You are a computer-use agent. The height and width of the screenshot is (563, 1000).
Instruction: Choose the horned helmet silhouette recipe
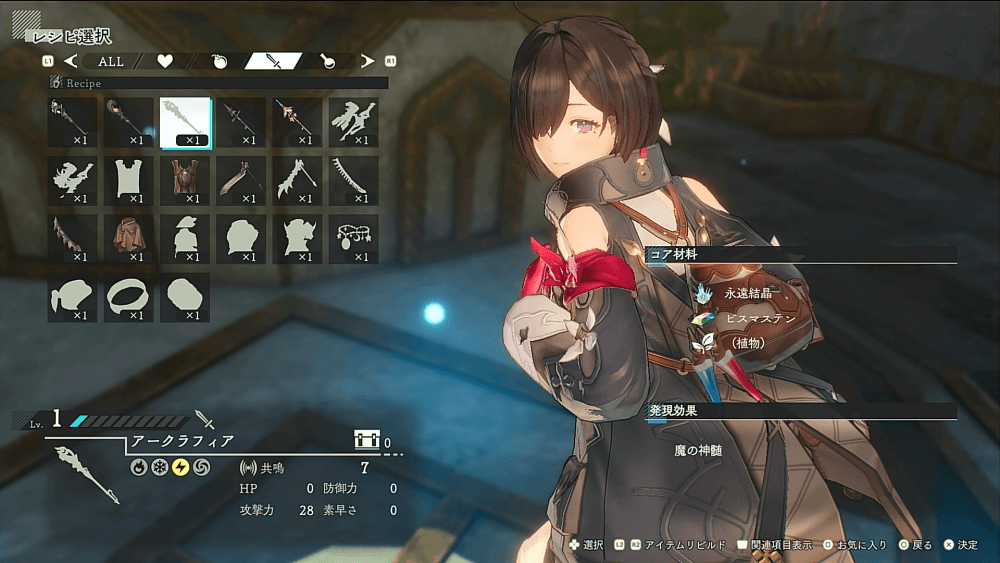pyautogui.click(x=297, y=238)
